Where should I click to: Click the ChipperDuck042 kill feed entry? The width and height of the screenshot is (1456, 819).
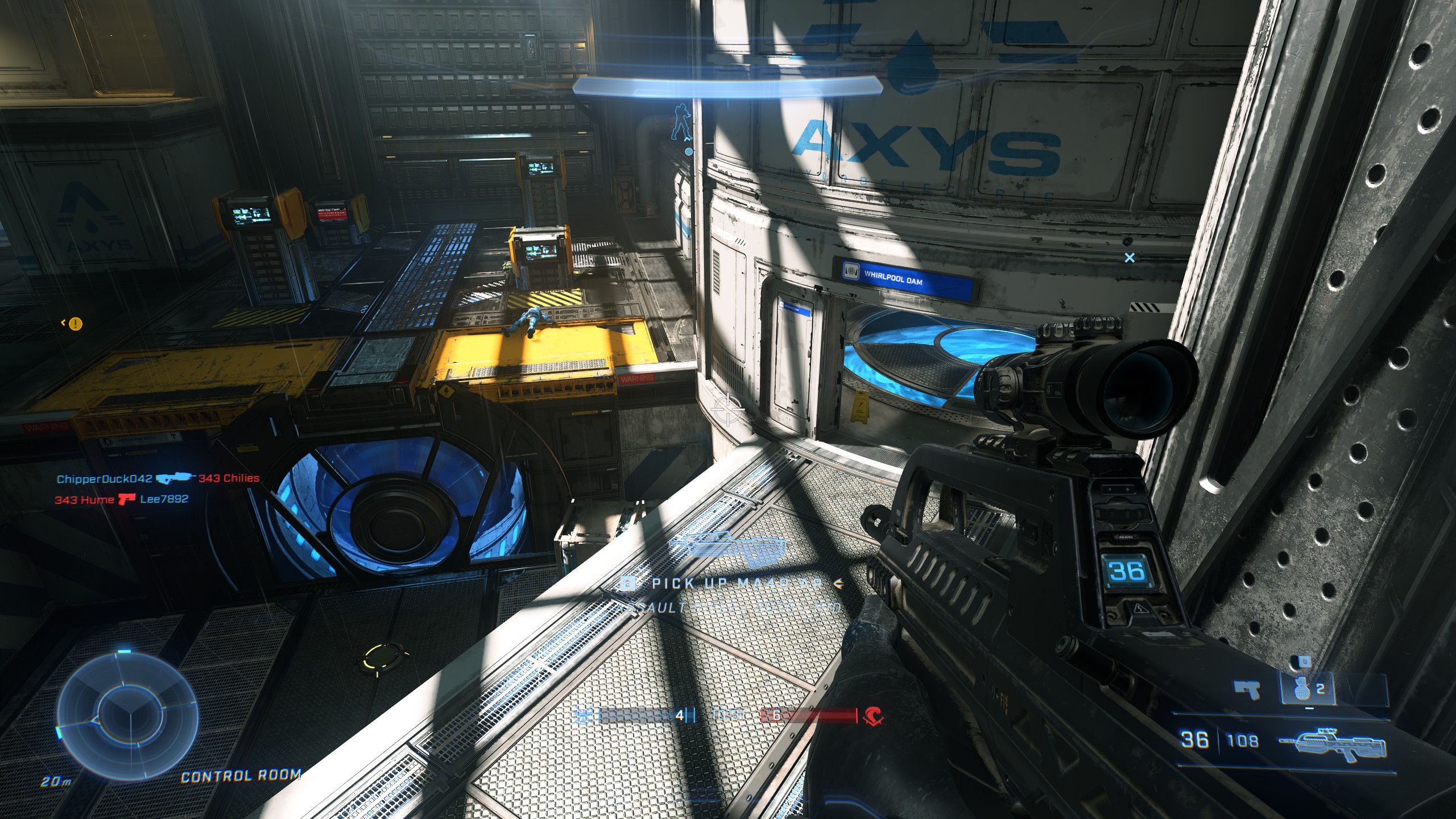pyautogui.click(x=105, y=479)
